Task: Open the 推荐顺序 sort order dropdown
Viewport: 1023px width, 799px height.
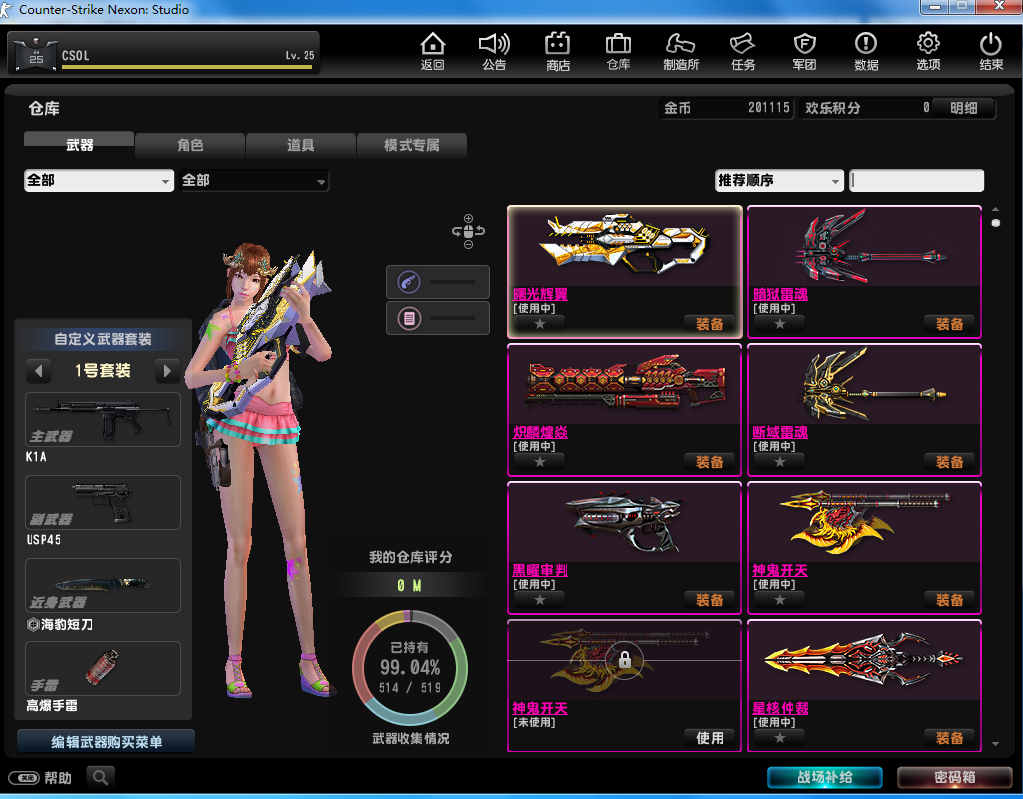Action: click(x=779, y=181)
